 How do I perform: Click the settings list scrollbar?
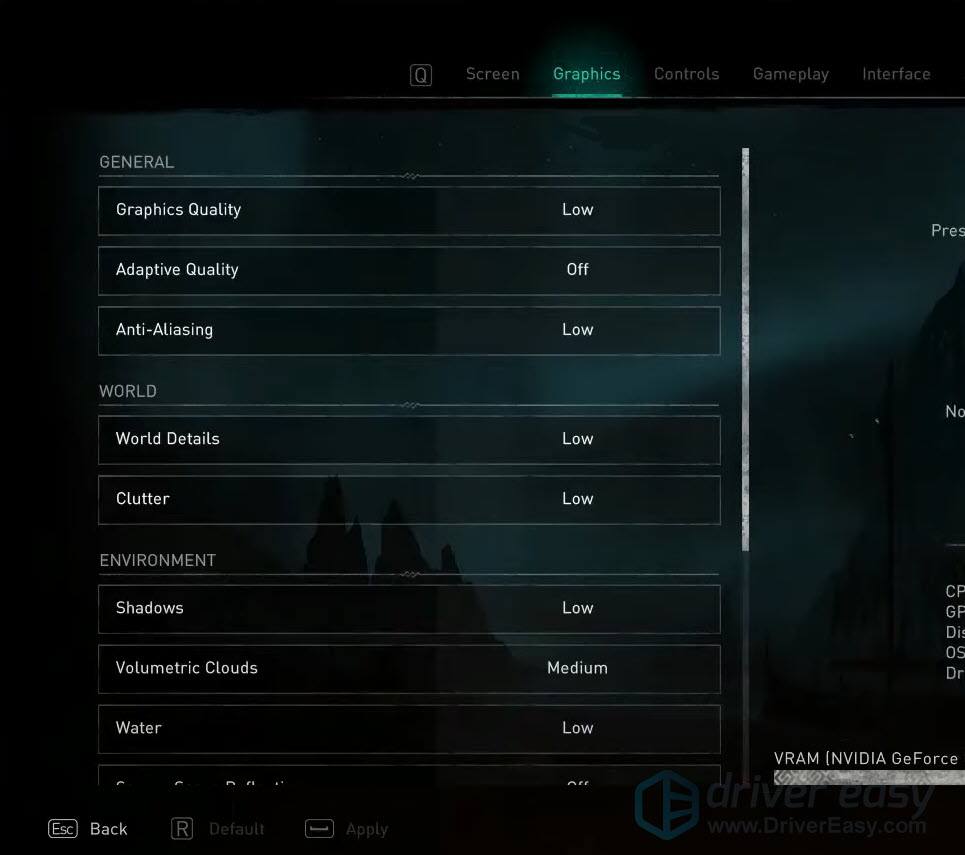pos(745,348)
